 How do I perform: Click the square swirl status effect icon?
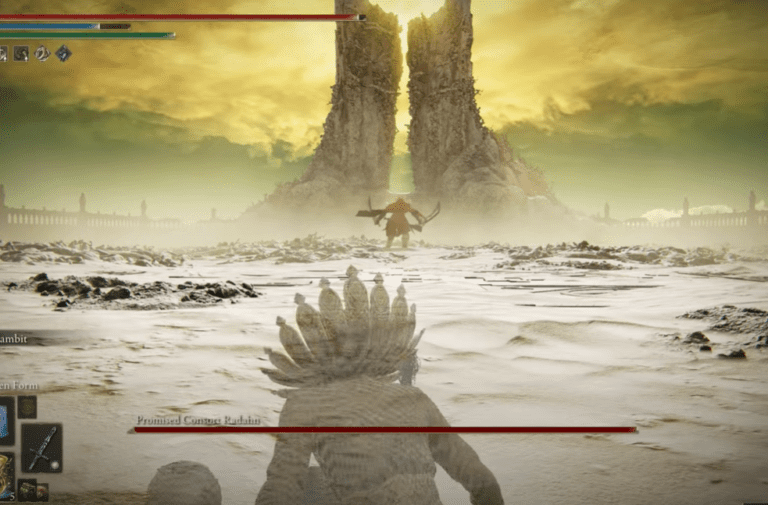(21, 53)
